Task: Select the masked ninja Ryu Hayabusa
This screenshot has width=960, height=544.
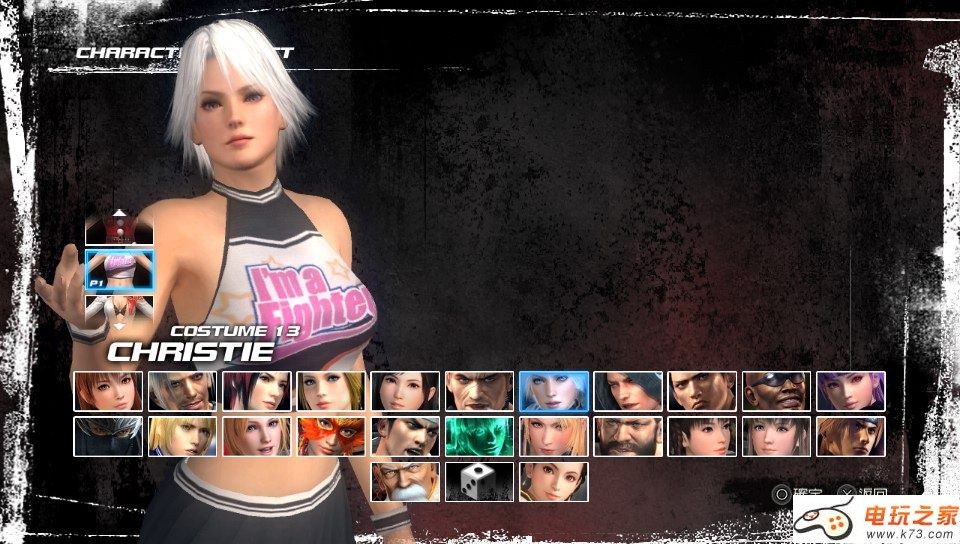Action: point(108,436)
